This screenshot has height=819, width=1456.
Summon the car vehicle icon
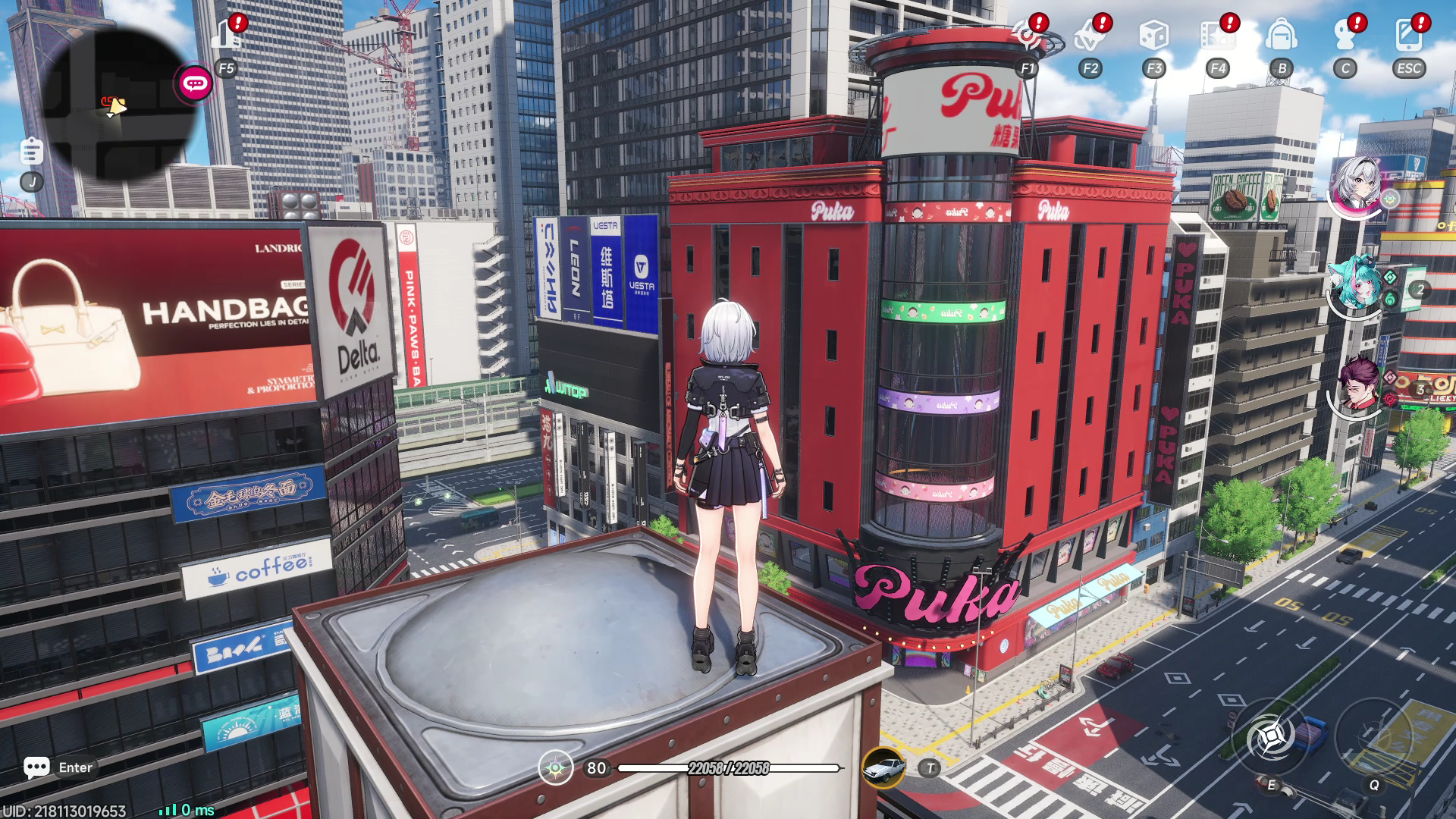[883, 767]
